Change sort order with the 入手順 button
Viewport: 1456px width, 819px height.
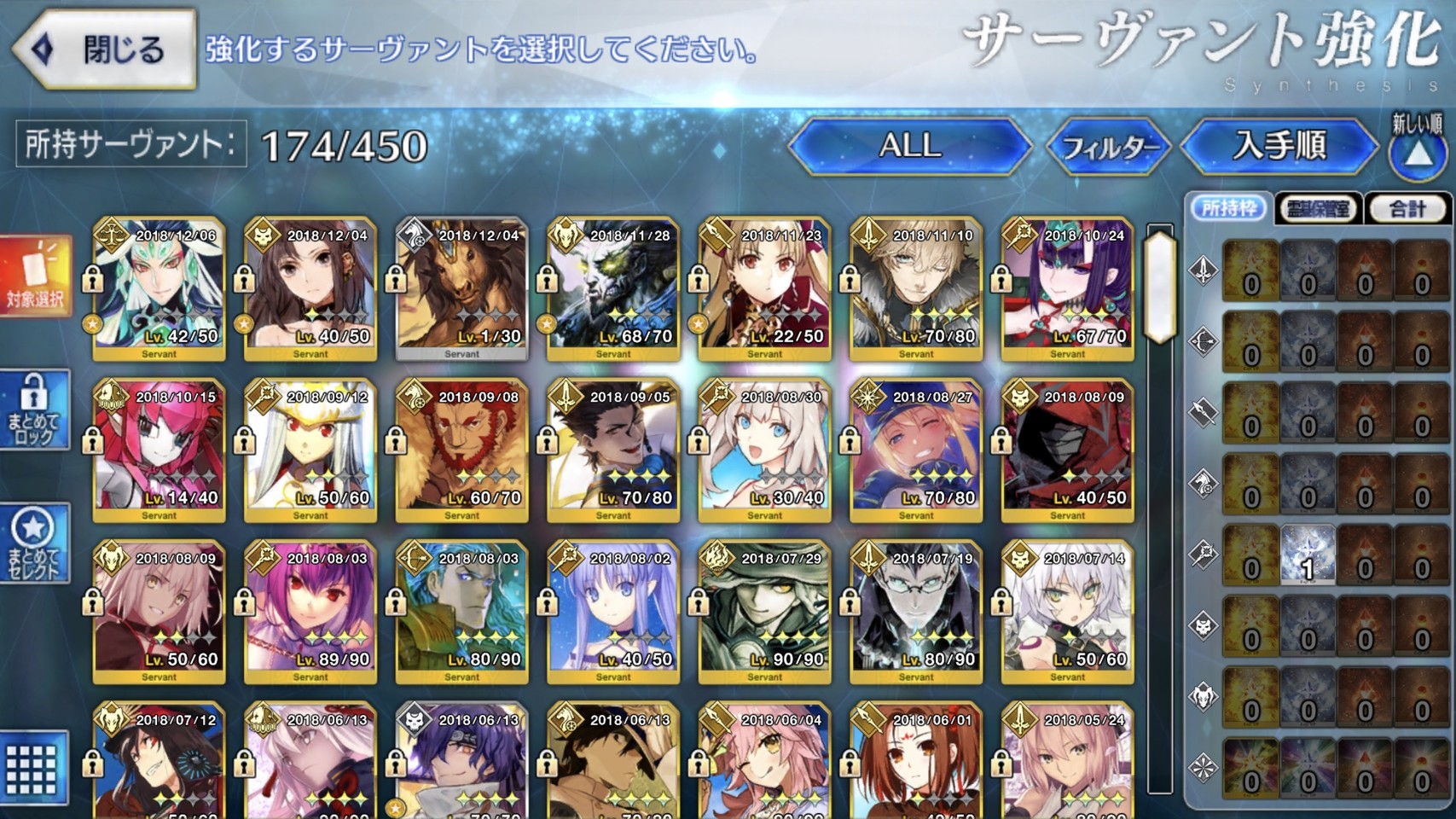[1279, 146]
